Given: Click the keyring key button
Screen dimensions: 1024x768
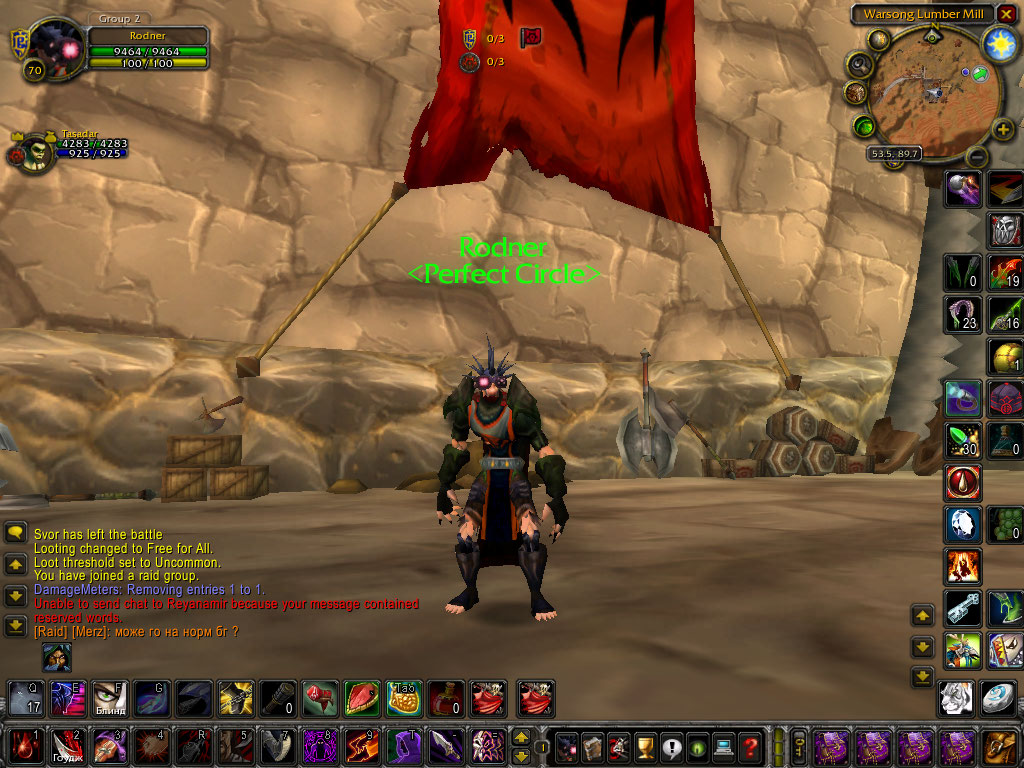Looking at the screenshot, I should pos(798,747).
